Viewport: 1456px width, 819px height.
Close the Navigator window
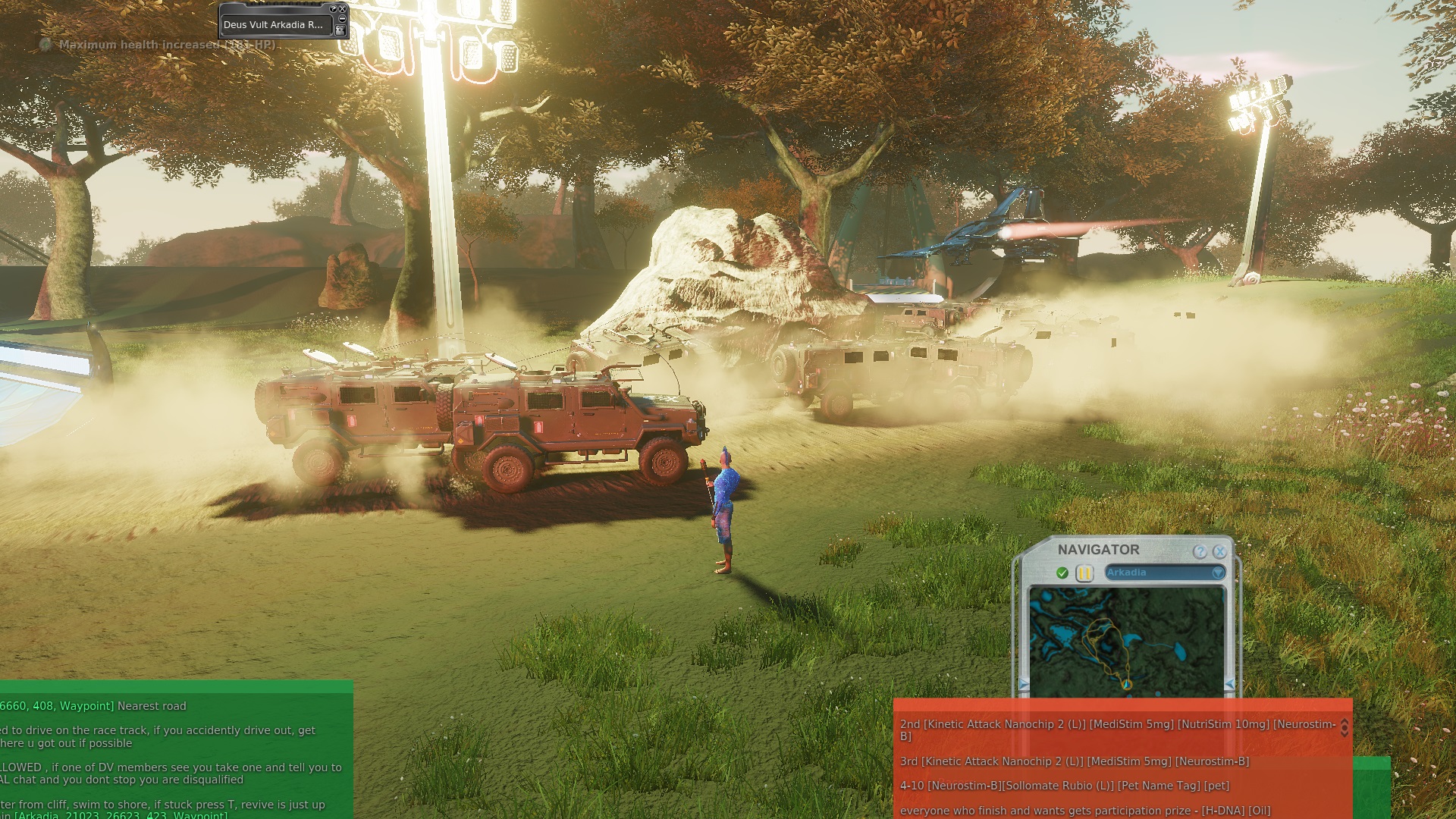coord(1219,551)
